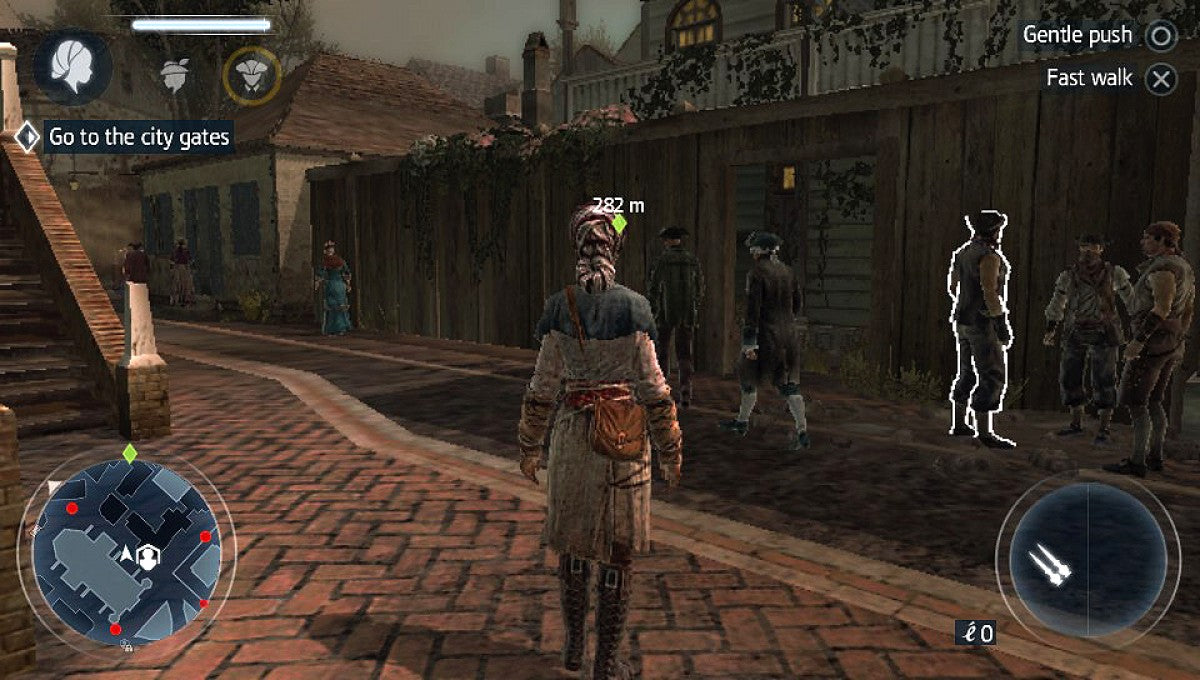Select the woman silhouette persona icon

[72, 70]
